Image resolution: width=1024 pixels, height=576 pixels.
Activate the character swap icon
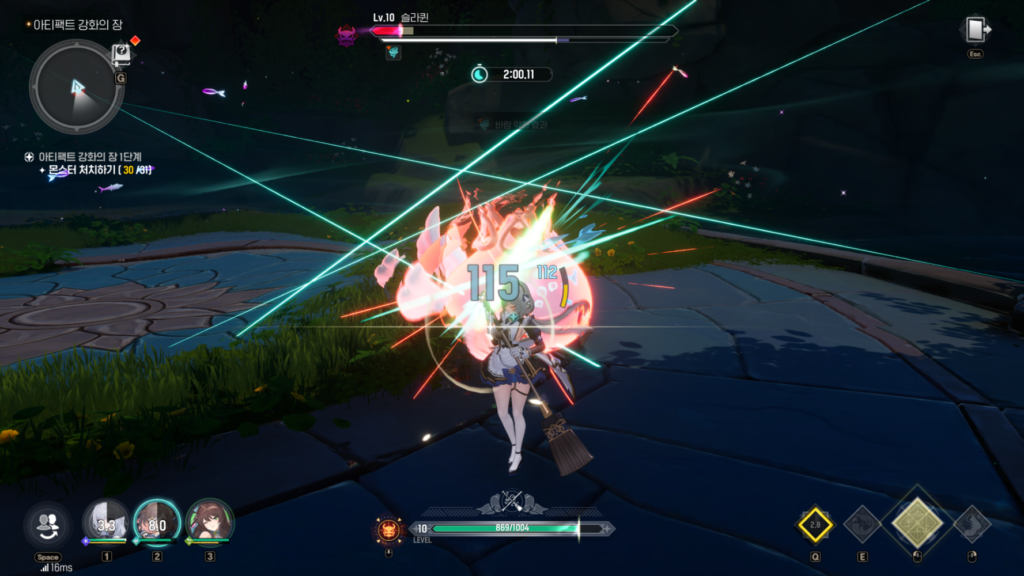pos(47,523)
